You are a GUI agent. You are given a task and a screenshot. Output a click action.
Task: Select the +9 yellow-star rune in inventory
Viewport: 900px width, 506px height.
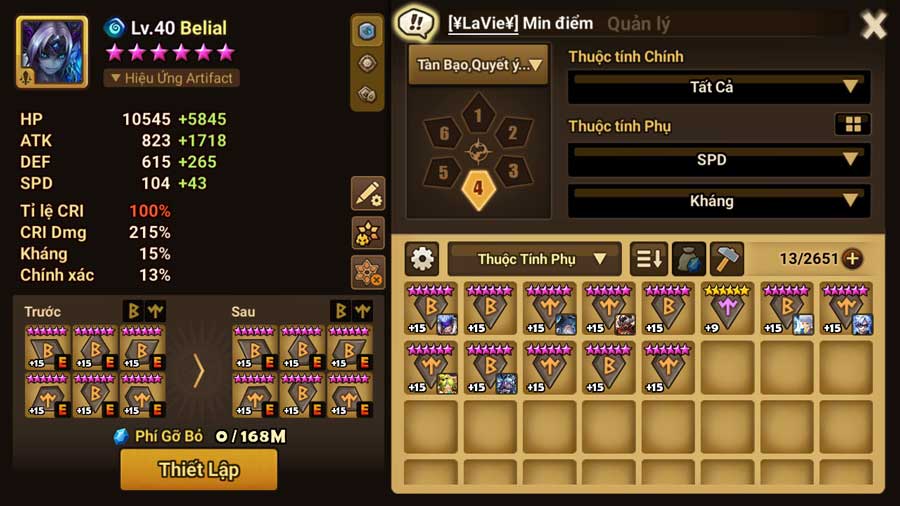click(x=727, y=309)
